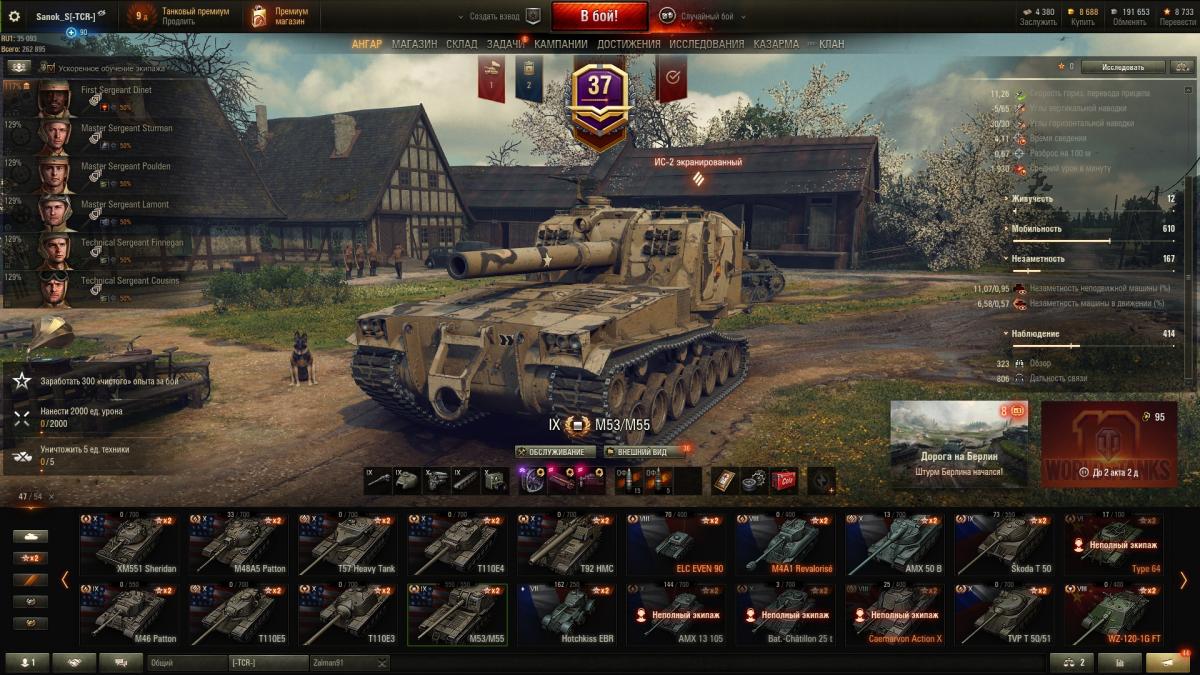Choose the ELC EVEN 90 tank

(671, 545)
